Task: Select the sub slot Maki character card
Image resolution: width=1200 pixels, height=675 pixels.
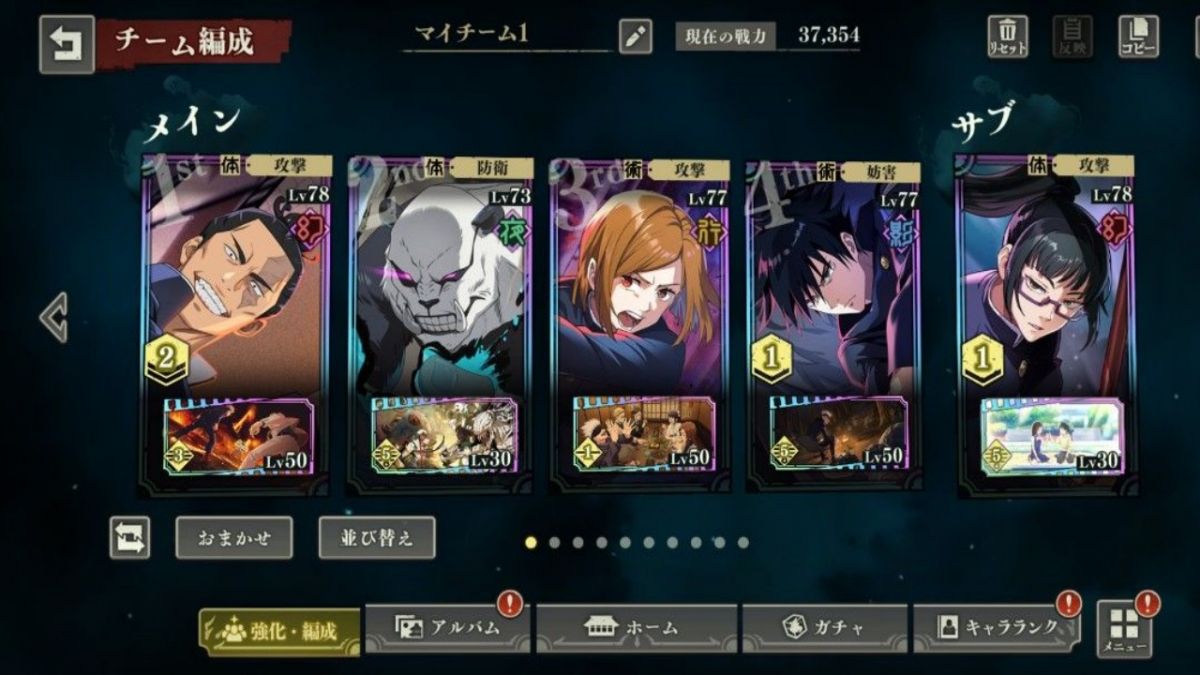Action: click(x=1047, y=290)
